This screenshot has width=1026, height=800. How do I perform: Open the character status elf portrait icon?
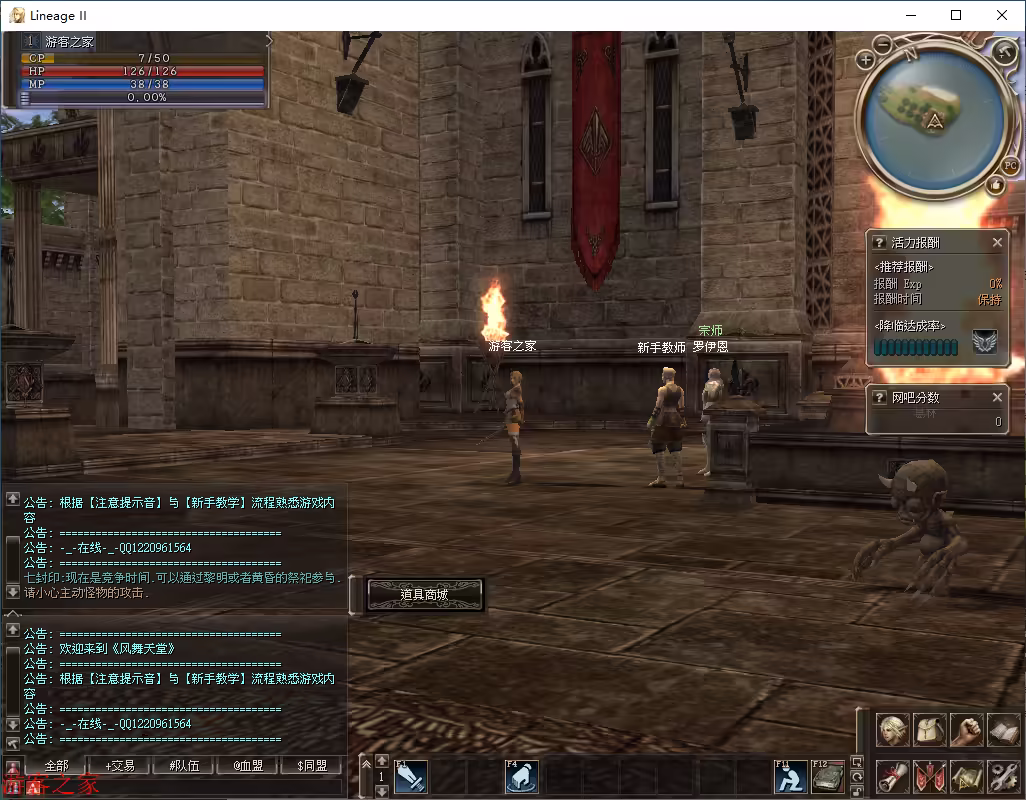point(893,730)
